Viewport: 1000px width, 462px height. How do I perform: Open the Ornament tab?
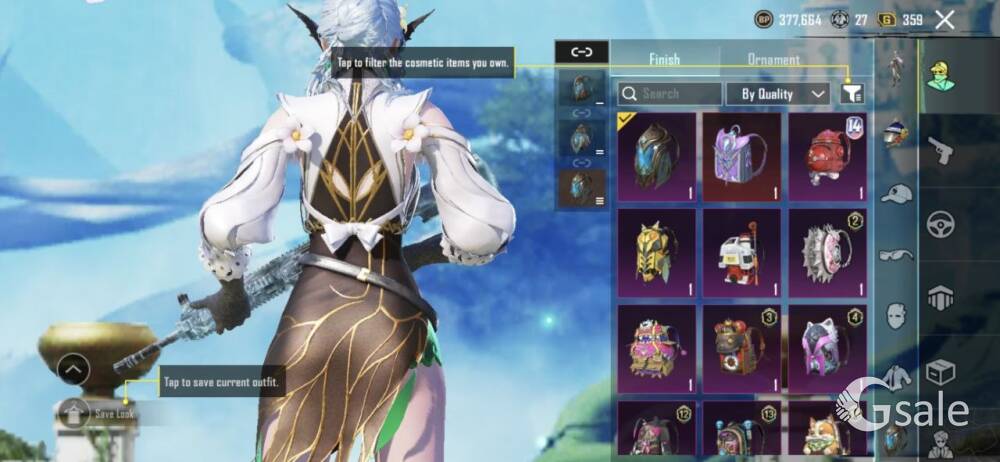[773, 60]
